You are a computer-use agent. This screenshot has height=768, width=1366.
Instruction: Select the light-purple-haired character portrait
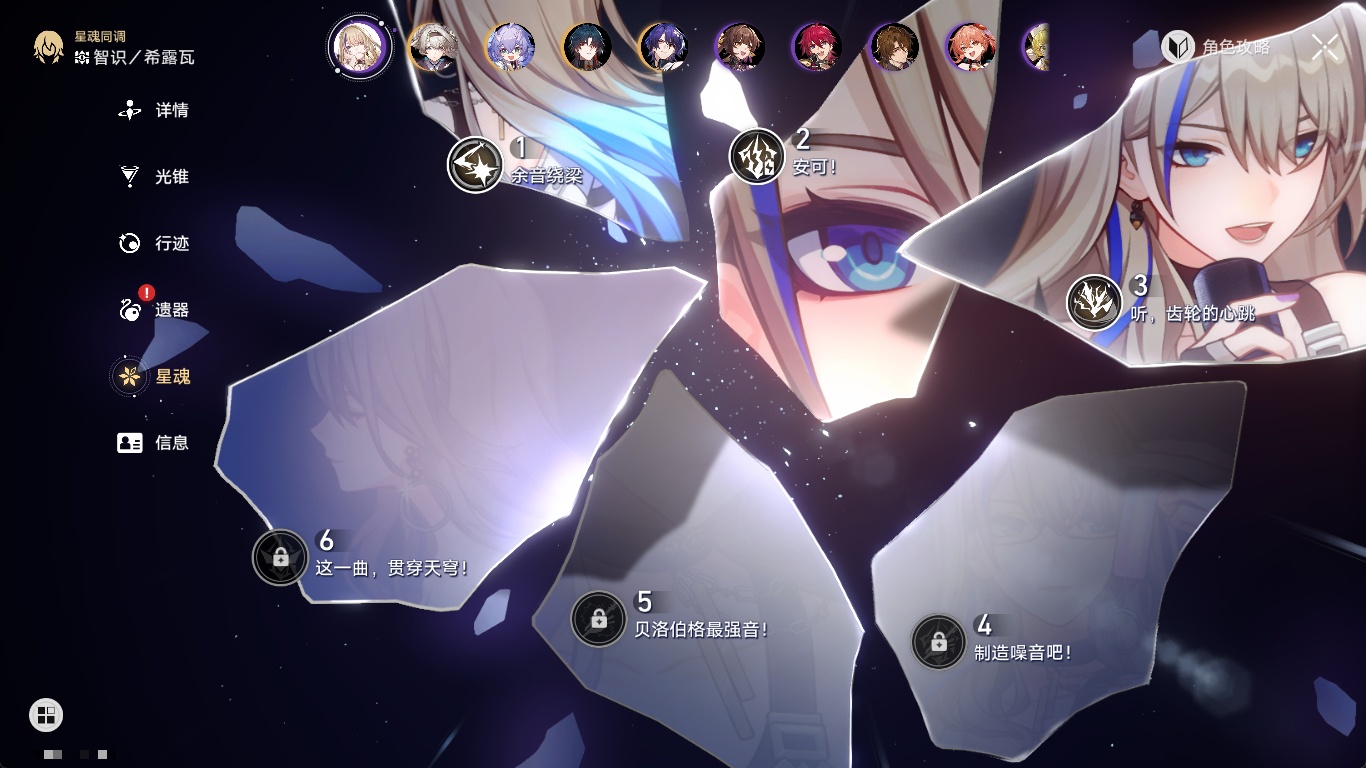click(x=510, y=47)
